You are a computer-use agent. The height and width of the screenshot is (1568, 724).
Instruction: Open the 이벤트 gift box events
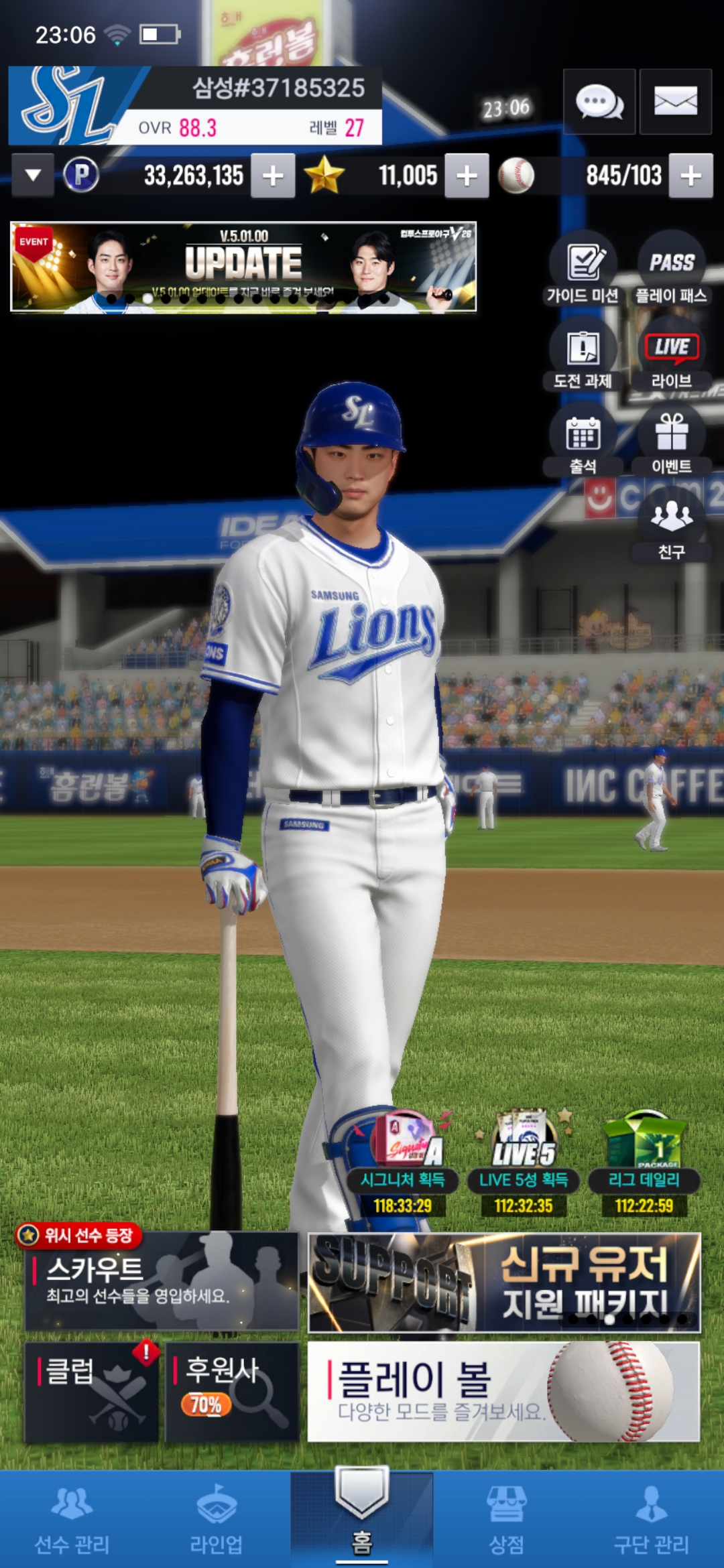pyautogui.click(x=671, y=440)
